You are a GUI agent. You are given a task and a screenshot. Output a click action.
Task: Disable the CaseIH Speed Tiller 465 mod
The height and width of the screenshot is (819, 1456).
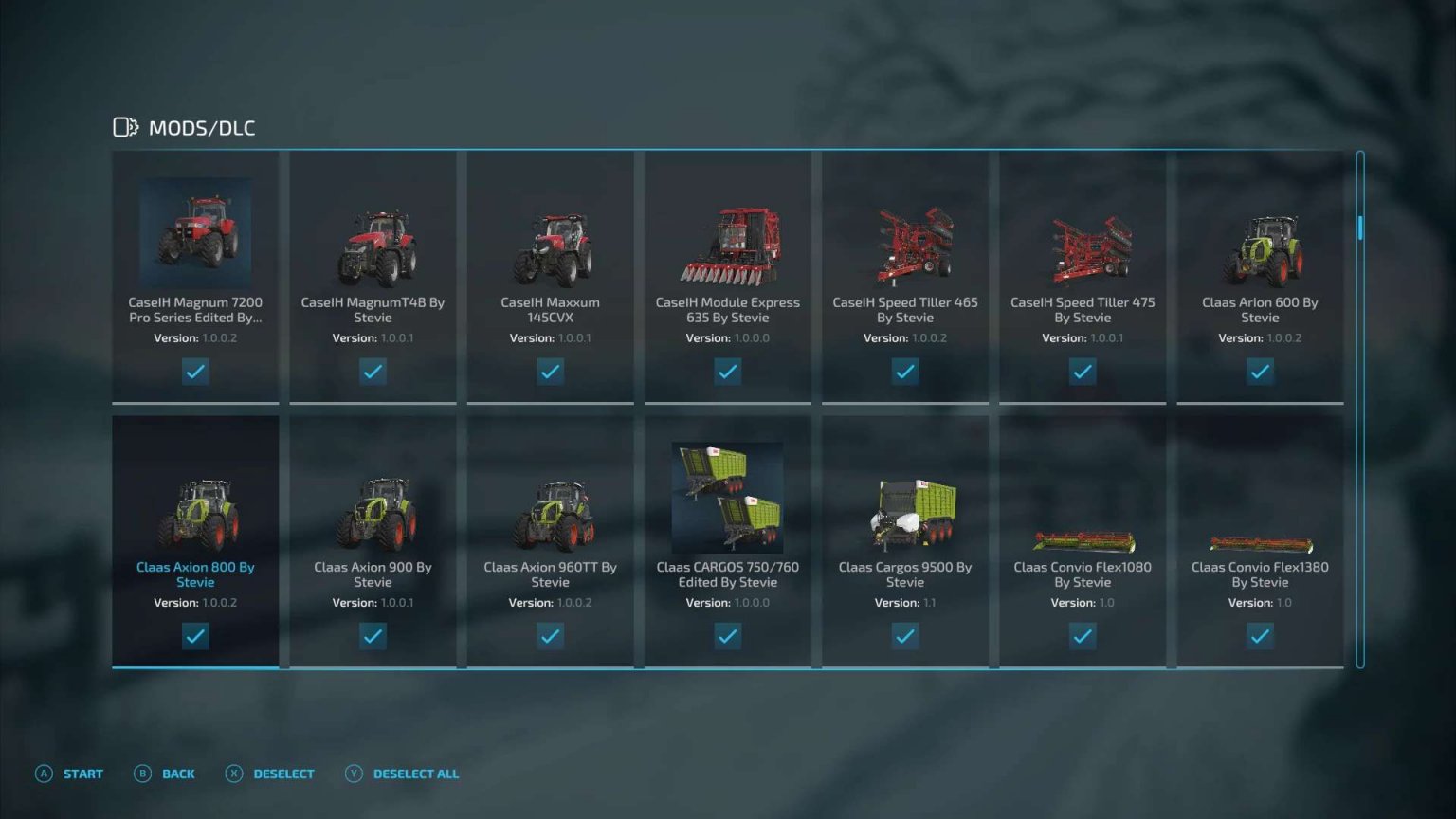click(x=904, y=372)
